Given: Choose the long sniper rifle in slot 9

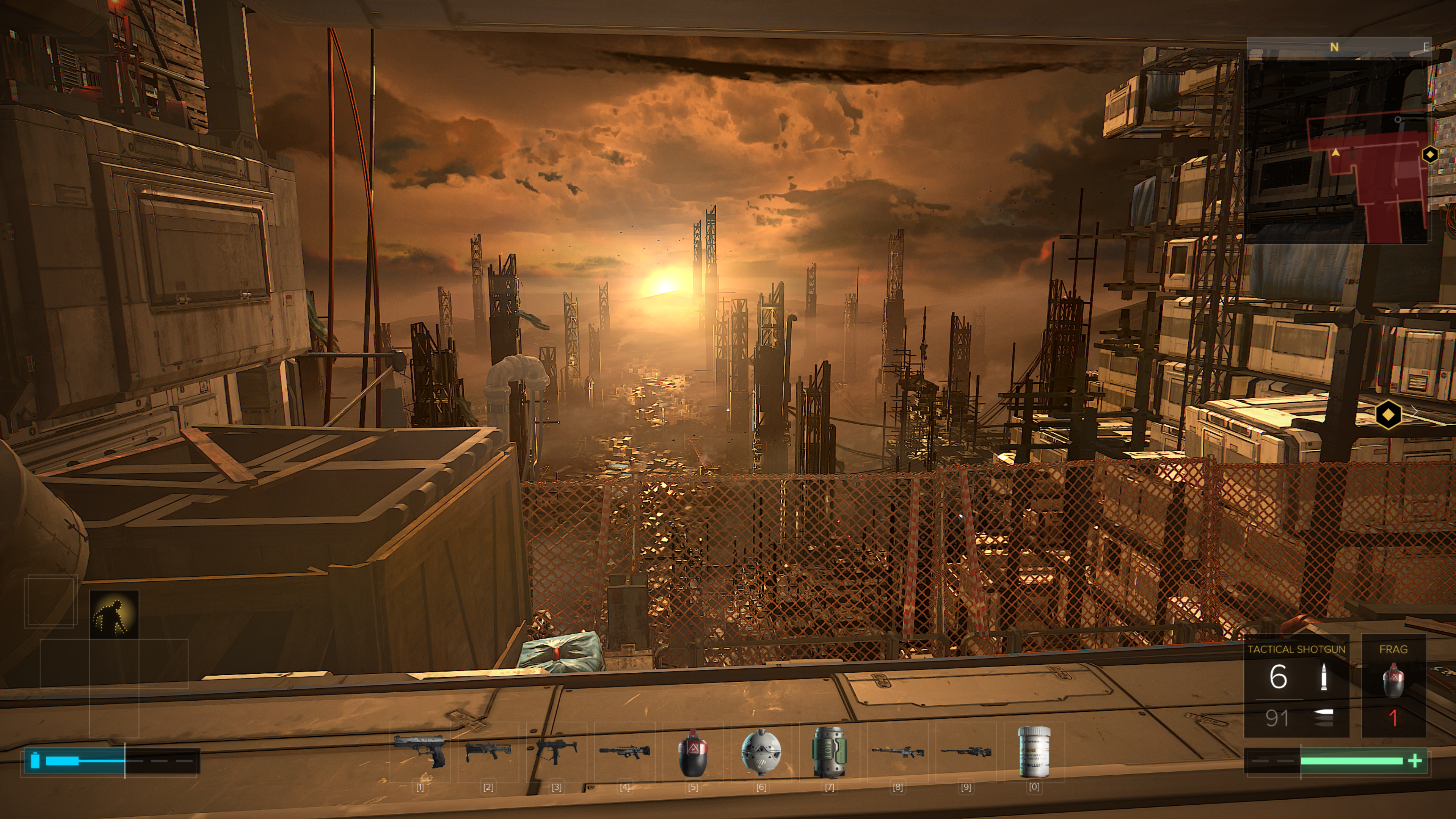Looking at the screenshot, I should click(x=966, y=752).
